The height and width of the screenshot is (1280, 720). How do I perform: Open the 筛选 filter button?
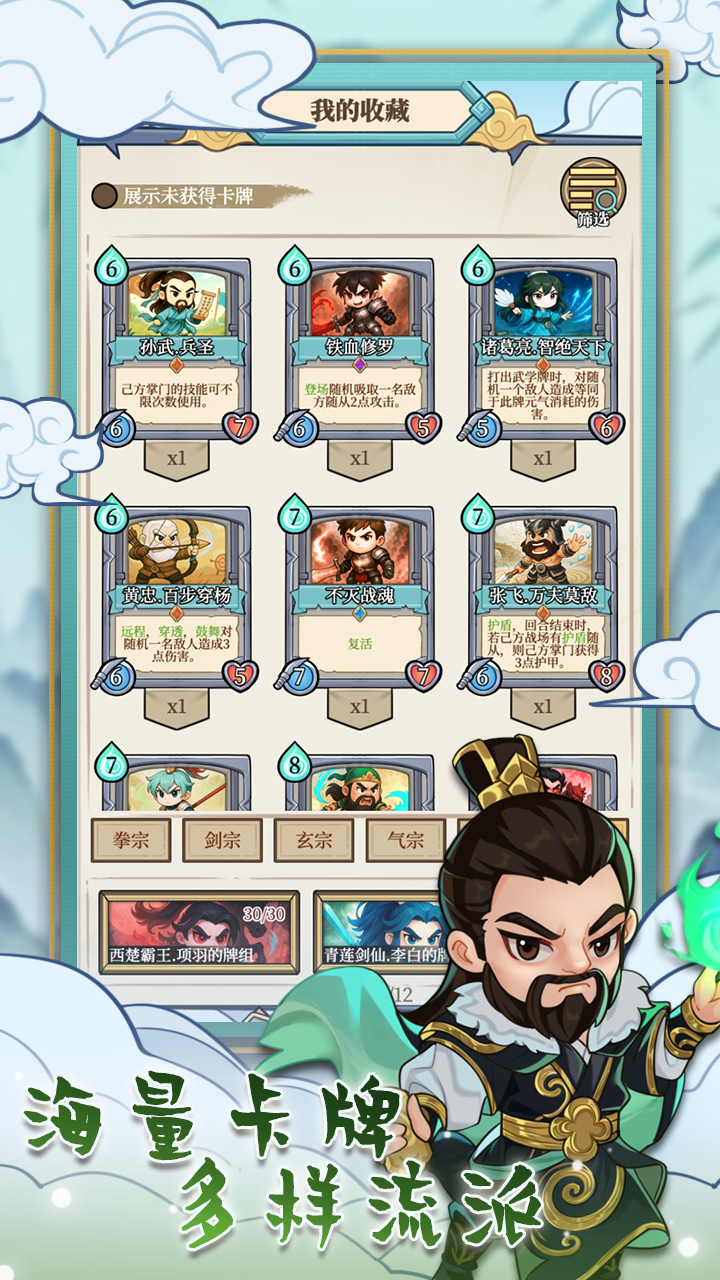(x=592, y=192)
